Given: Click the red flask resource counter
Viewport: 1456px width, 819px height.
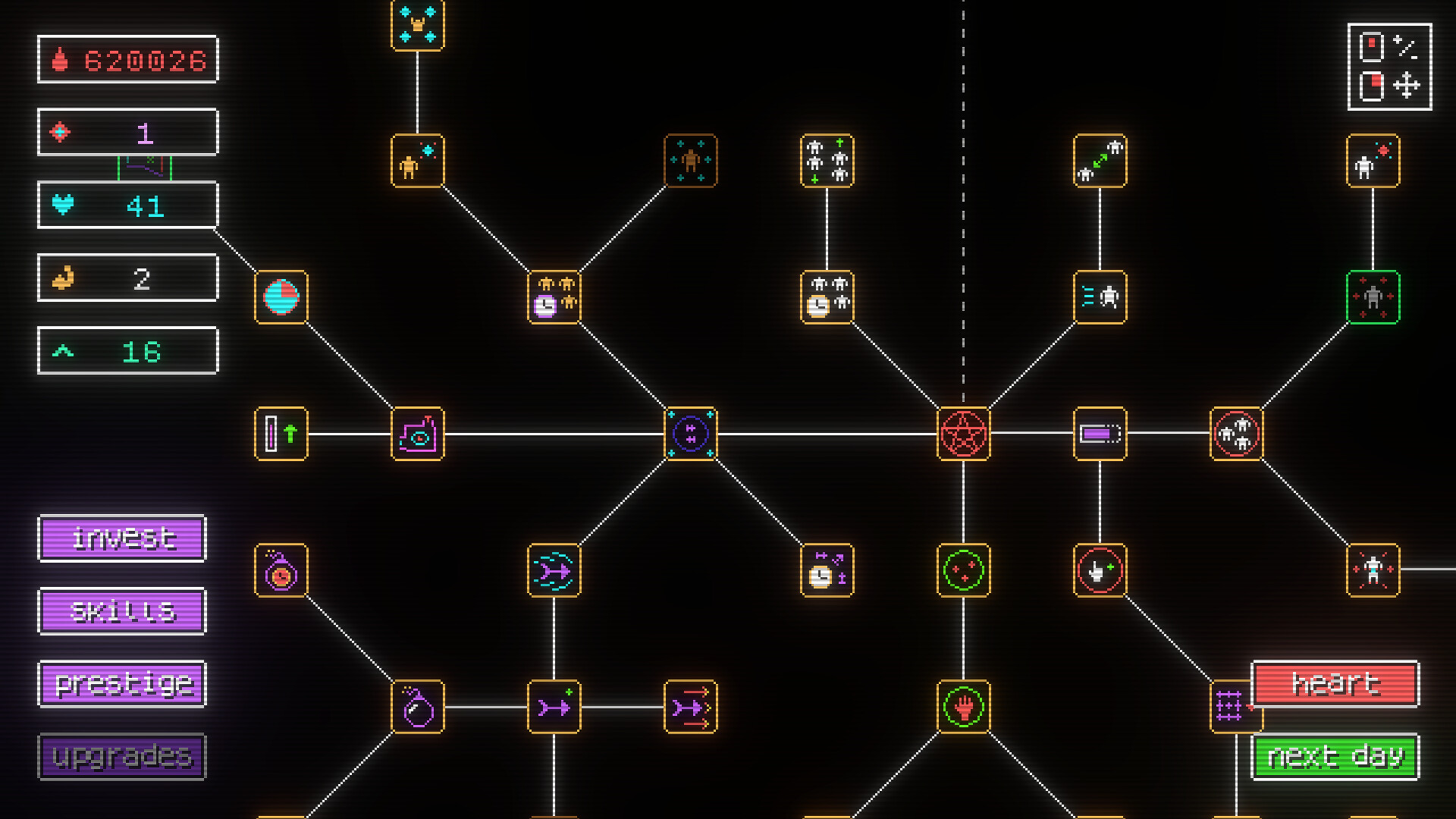Looking at the screenshot, I should 127,60.
